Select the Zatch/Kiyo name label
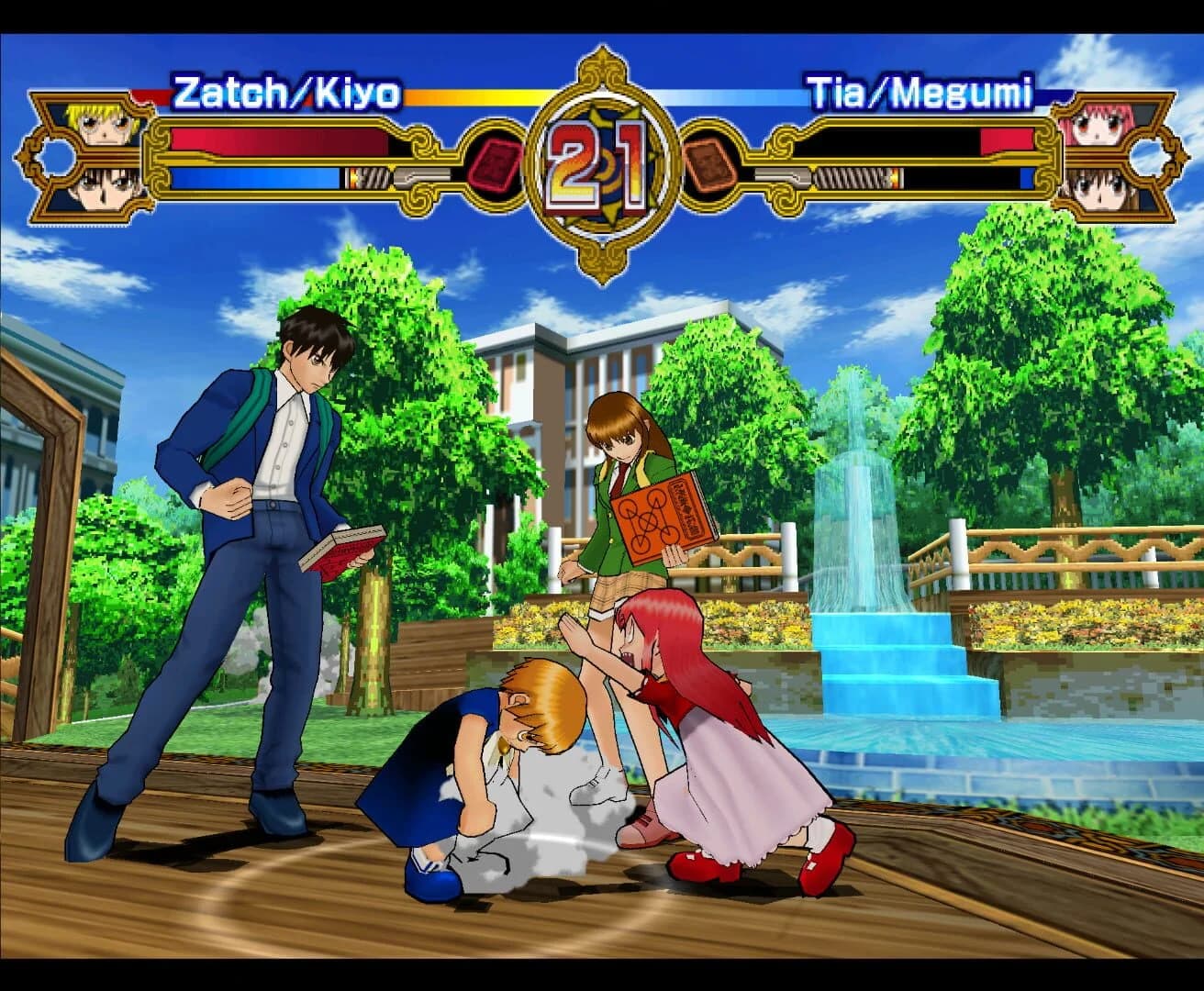1204x991 pixels. (x=286, y=89)
